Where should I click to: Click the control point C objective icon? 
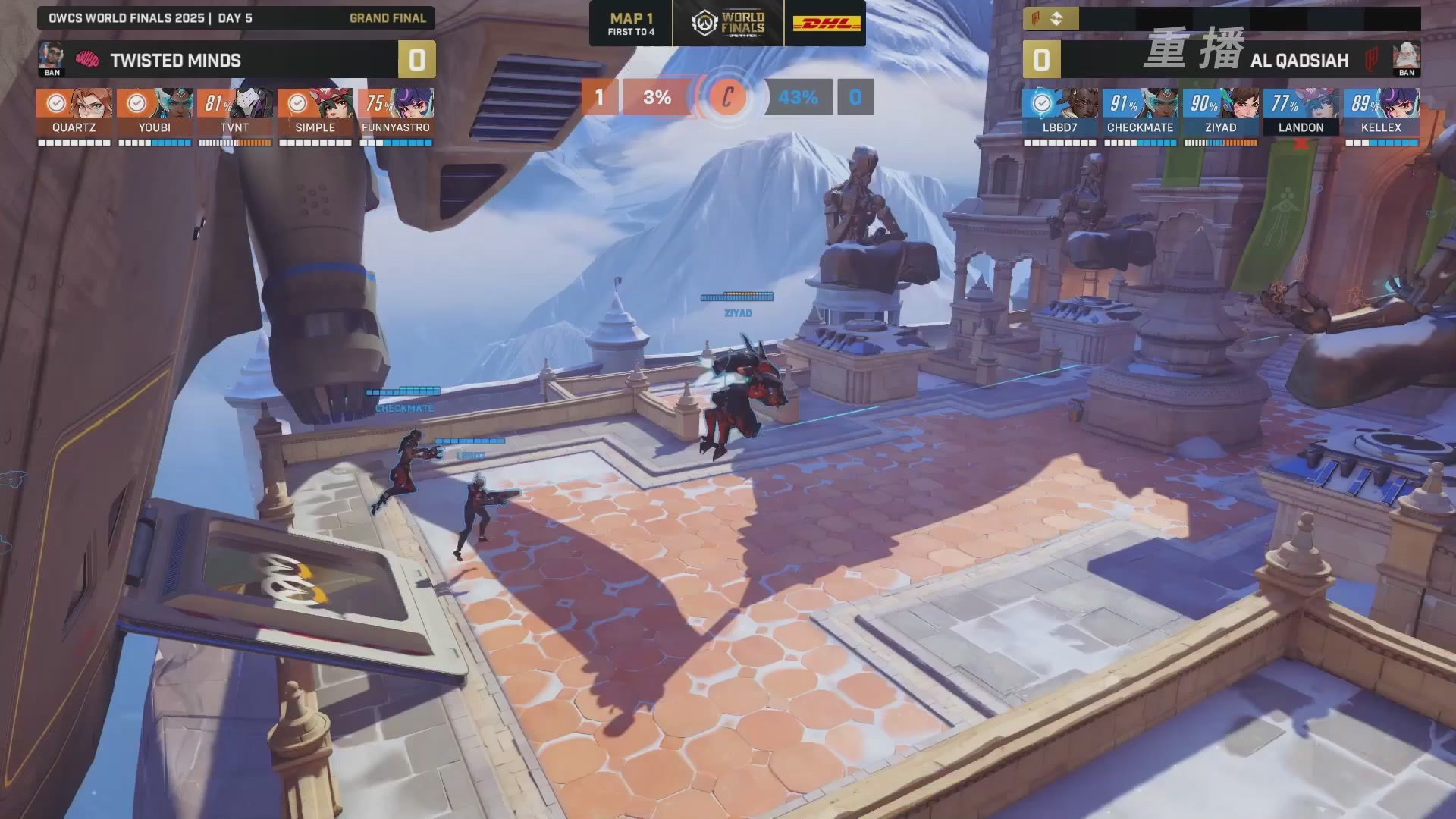[727, 97]
